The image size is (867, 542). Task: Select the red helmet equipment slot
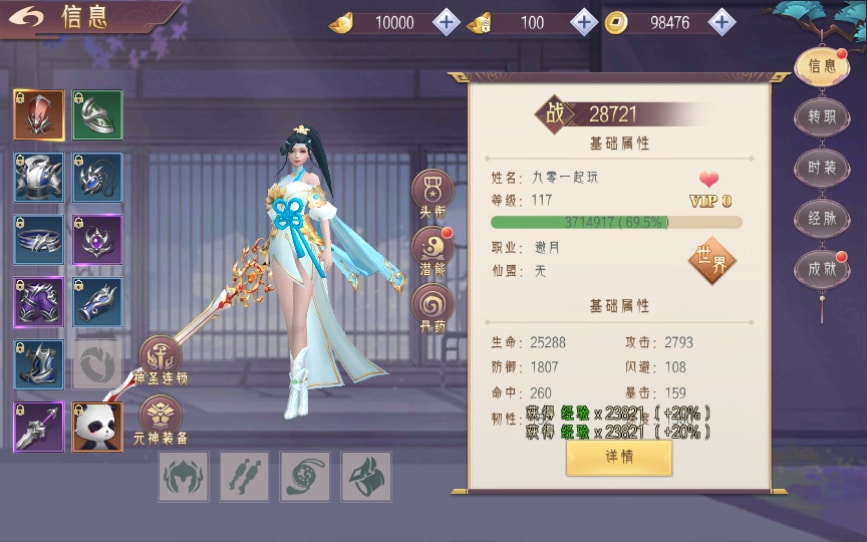(x=39, y=115)
